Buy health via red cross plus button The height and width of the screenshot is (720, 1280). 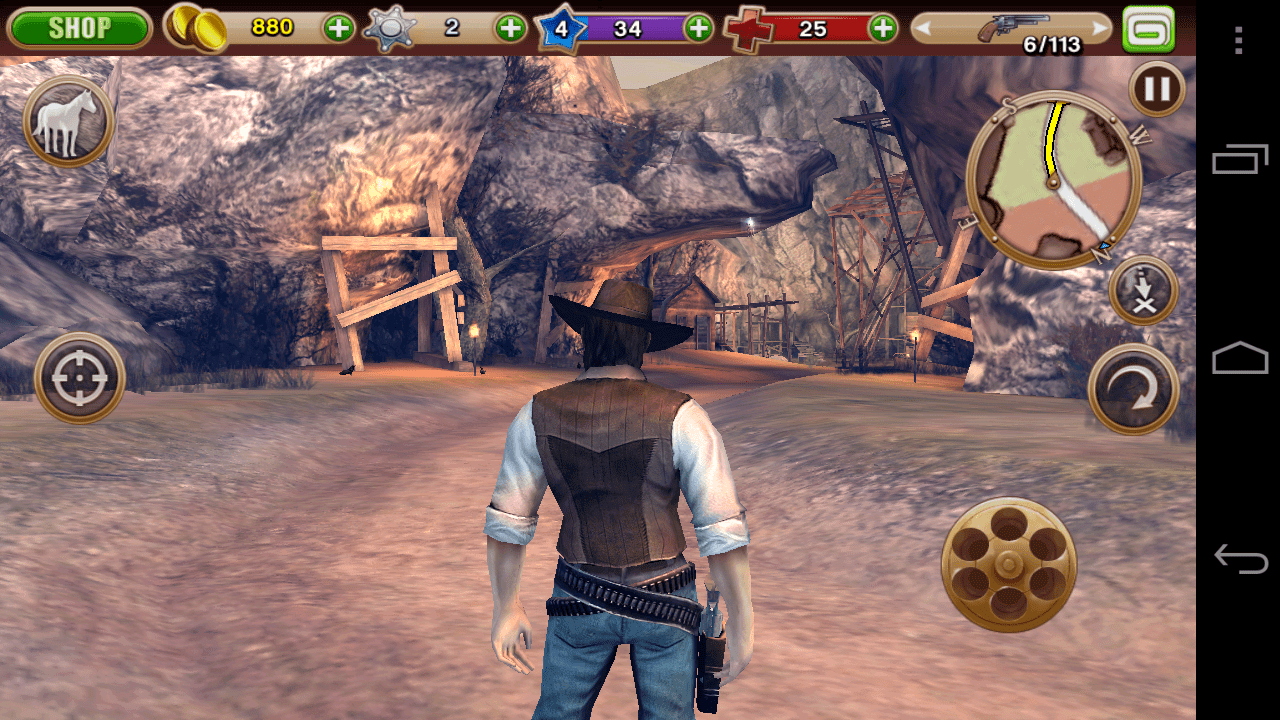point(883,28)
